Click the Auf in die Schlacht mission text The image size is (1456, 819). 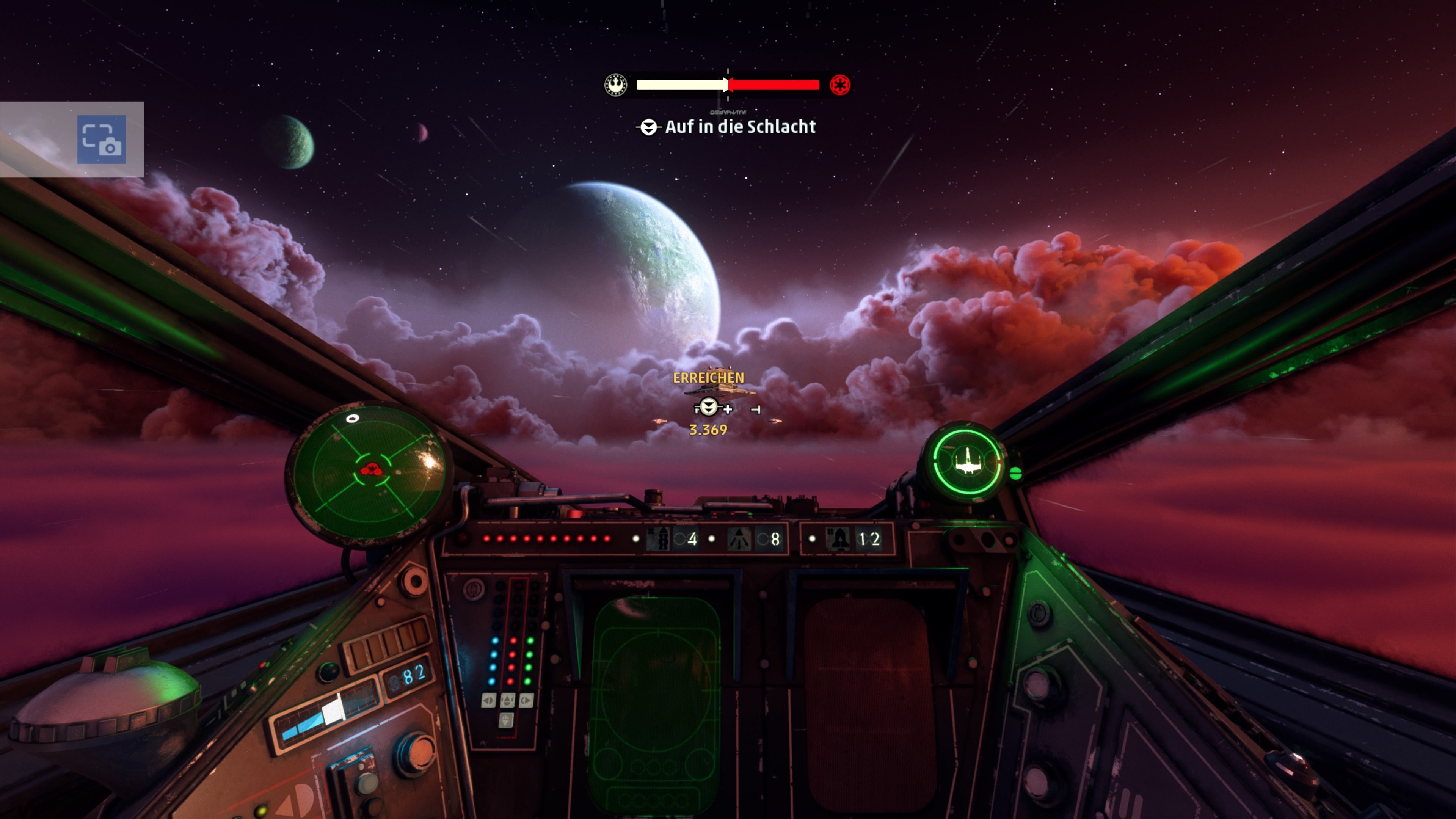[x=741, y=127]
